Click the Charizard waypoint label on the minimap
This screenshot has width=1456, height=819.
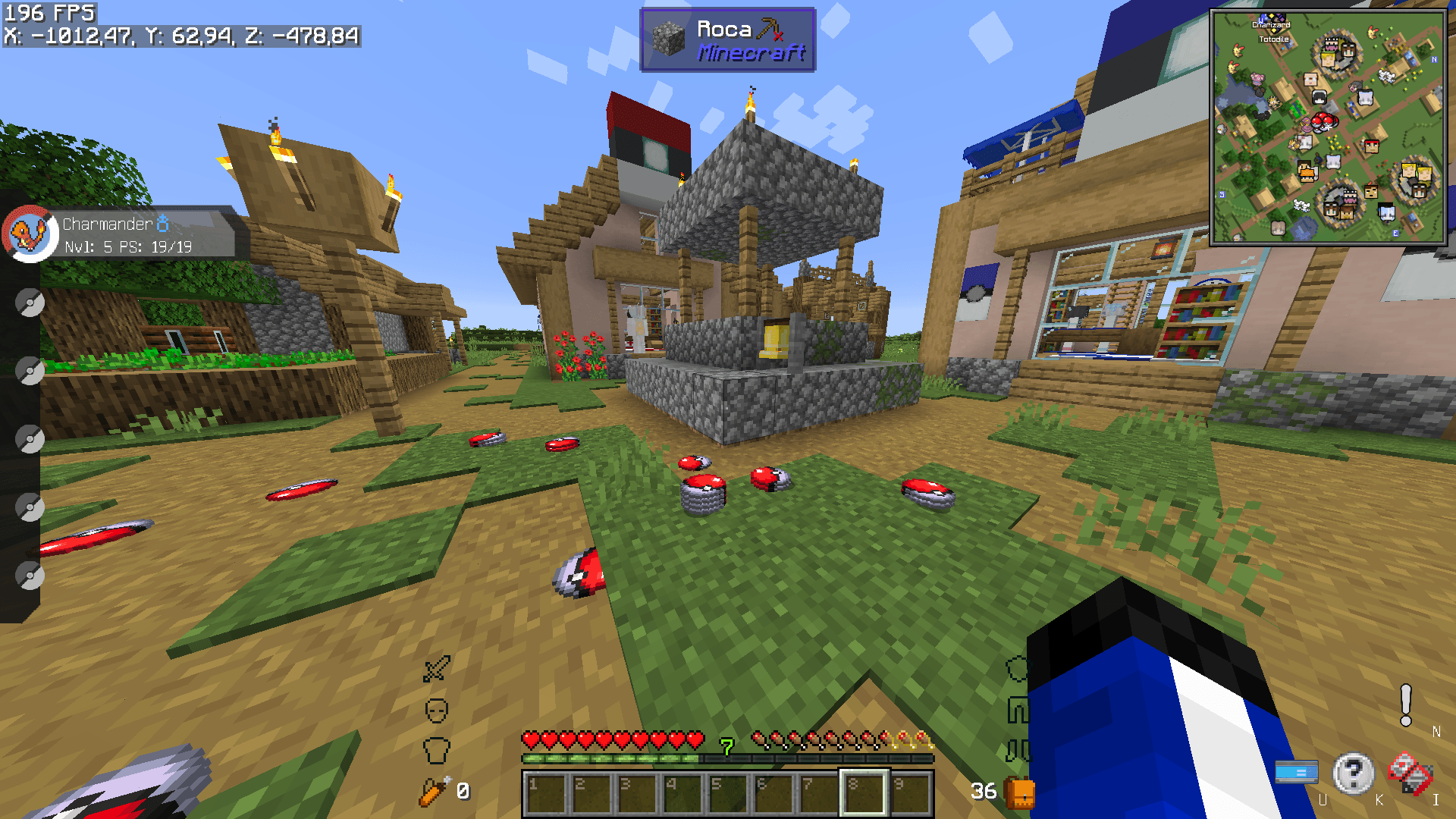click(x=1271, y=25)
